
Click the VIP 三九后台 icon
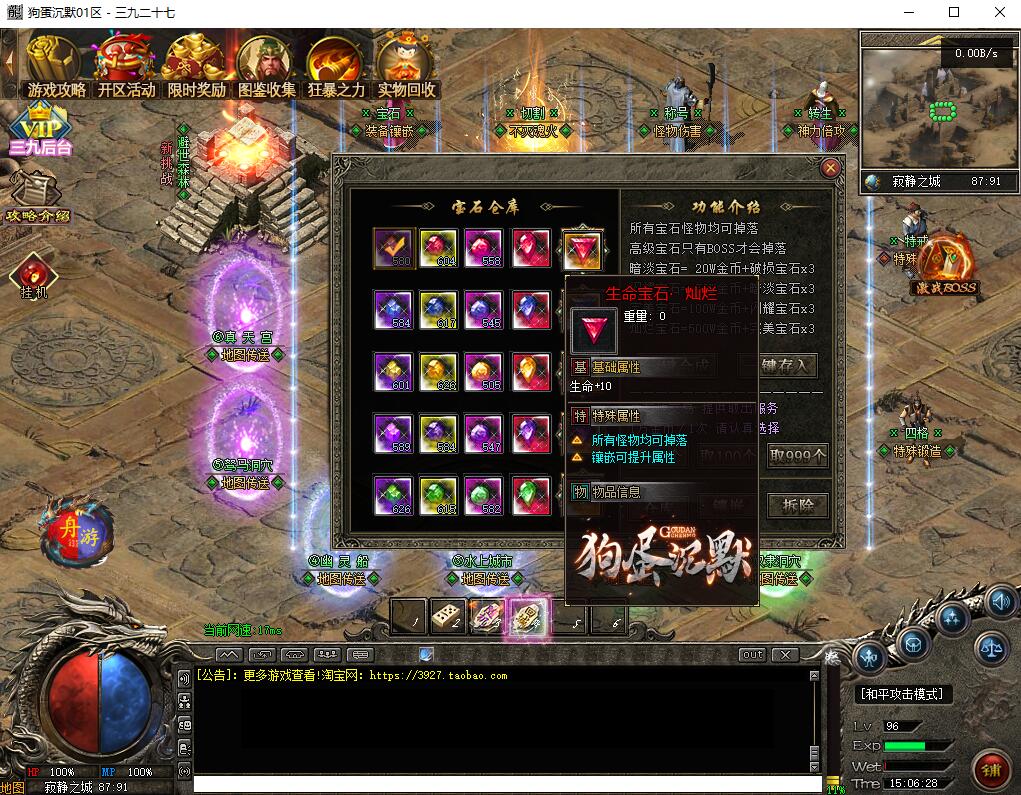40,131
